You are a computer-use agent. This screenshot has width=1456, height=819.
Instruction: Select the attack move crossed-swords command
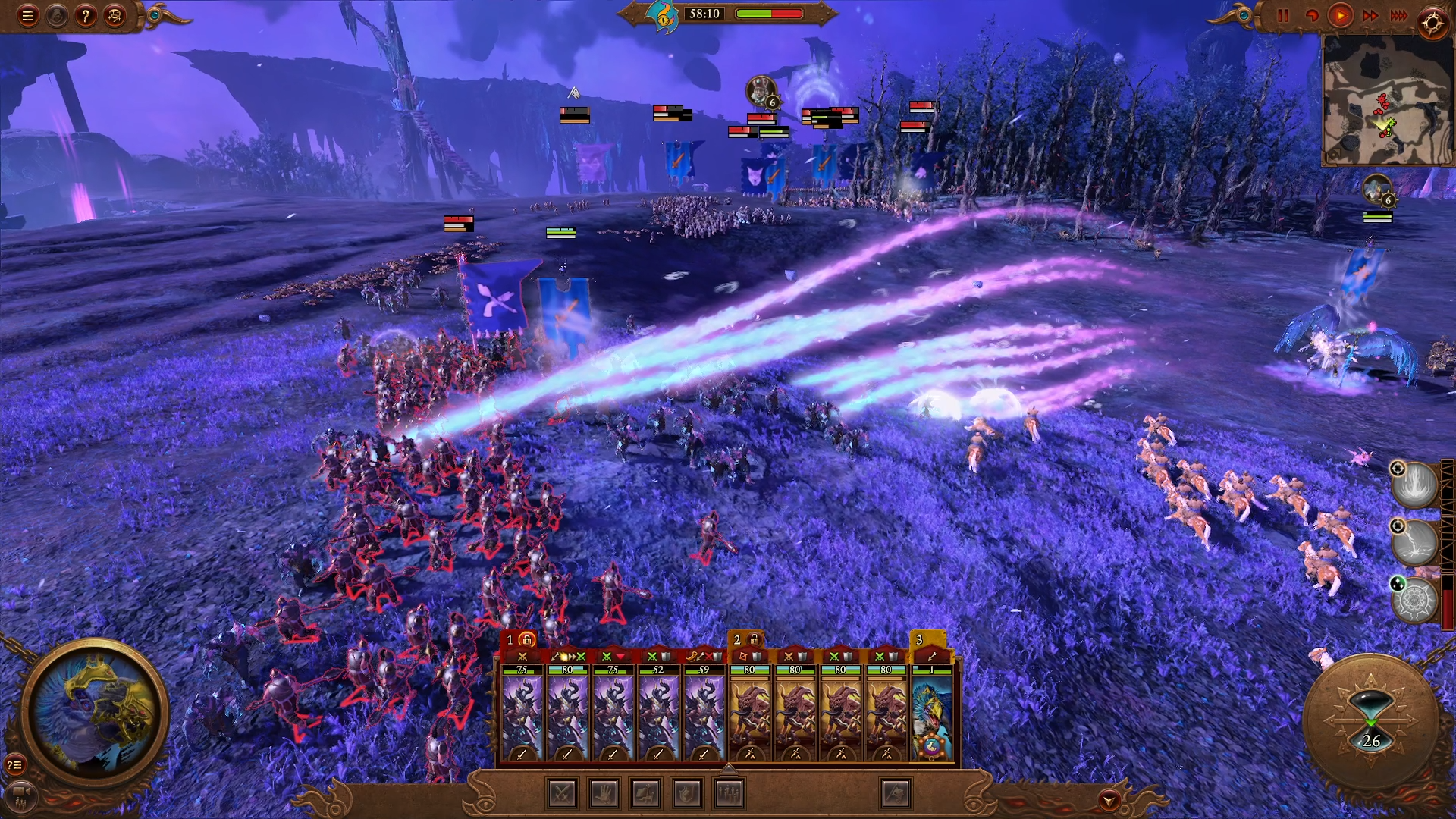coord(561,795)
